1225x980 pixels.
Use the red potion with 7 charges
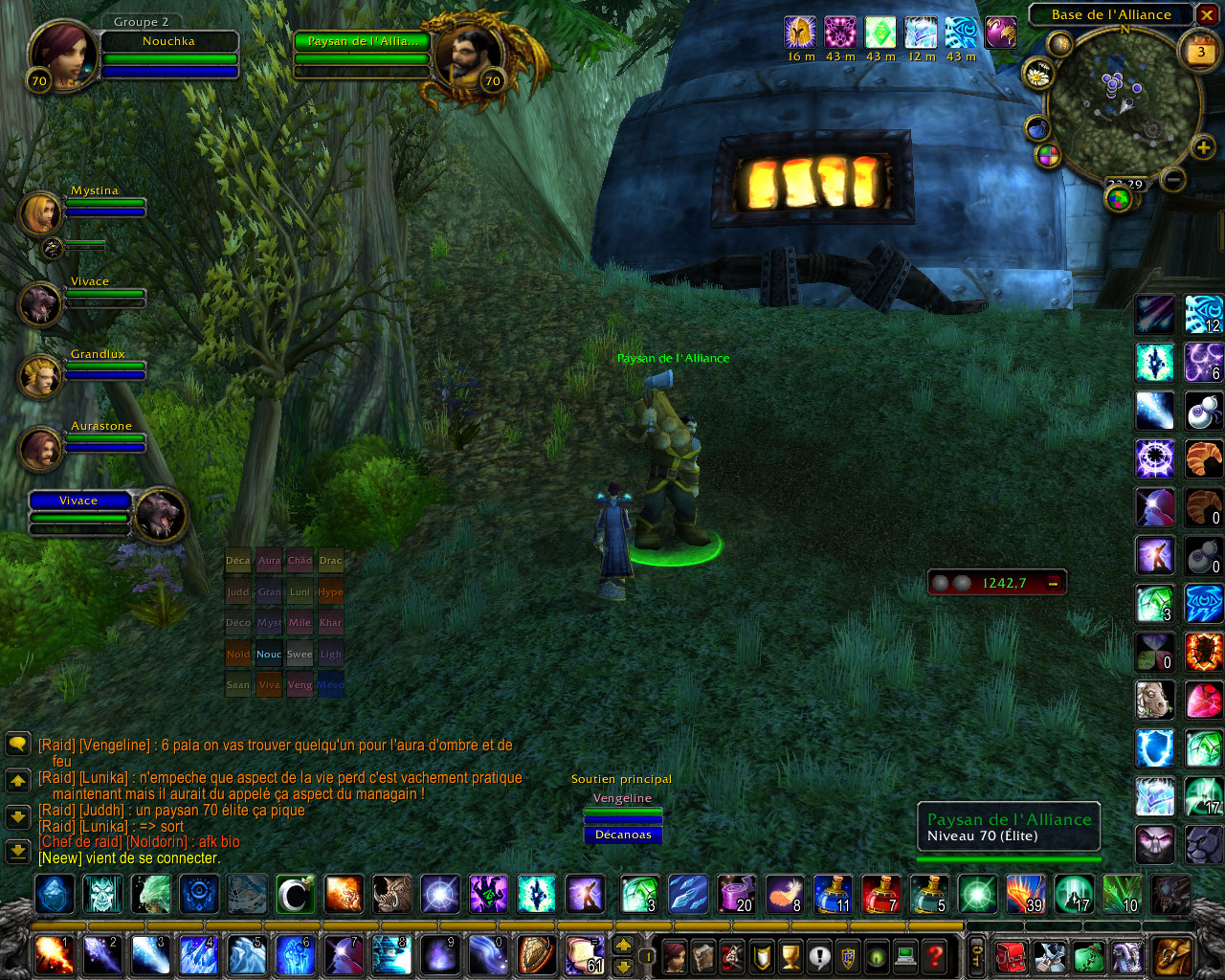(x=880, y=895)
